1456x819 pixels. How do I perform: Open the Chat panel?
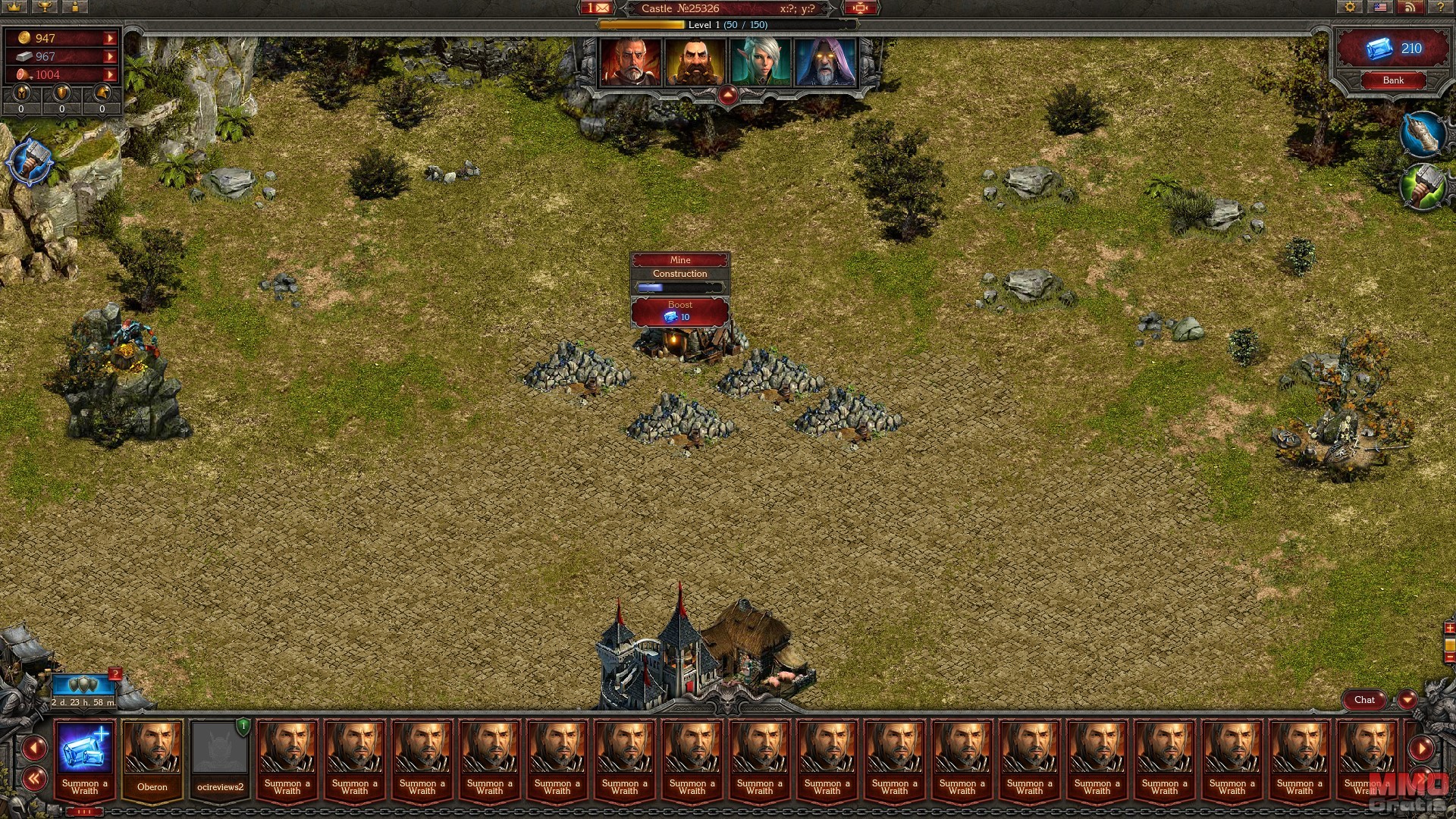[1364, 700]
